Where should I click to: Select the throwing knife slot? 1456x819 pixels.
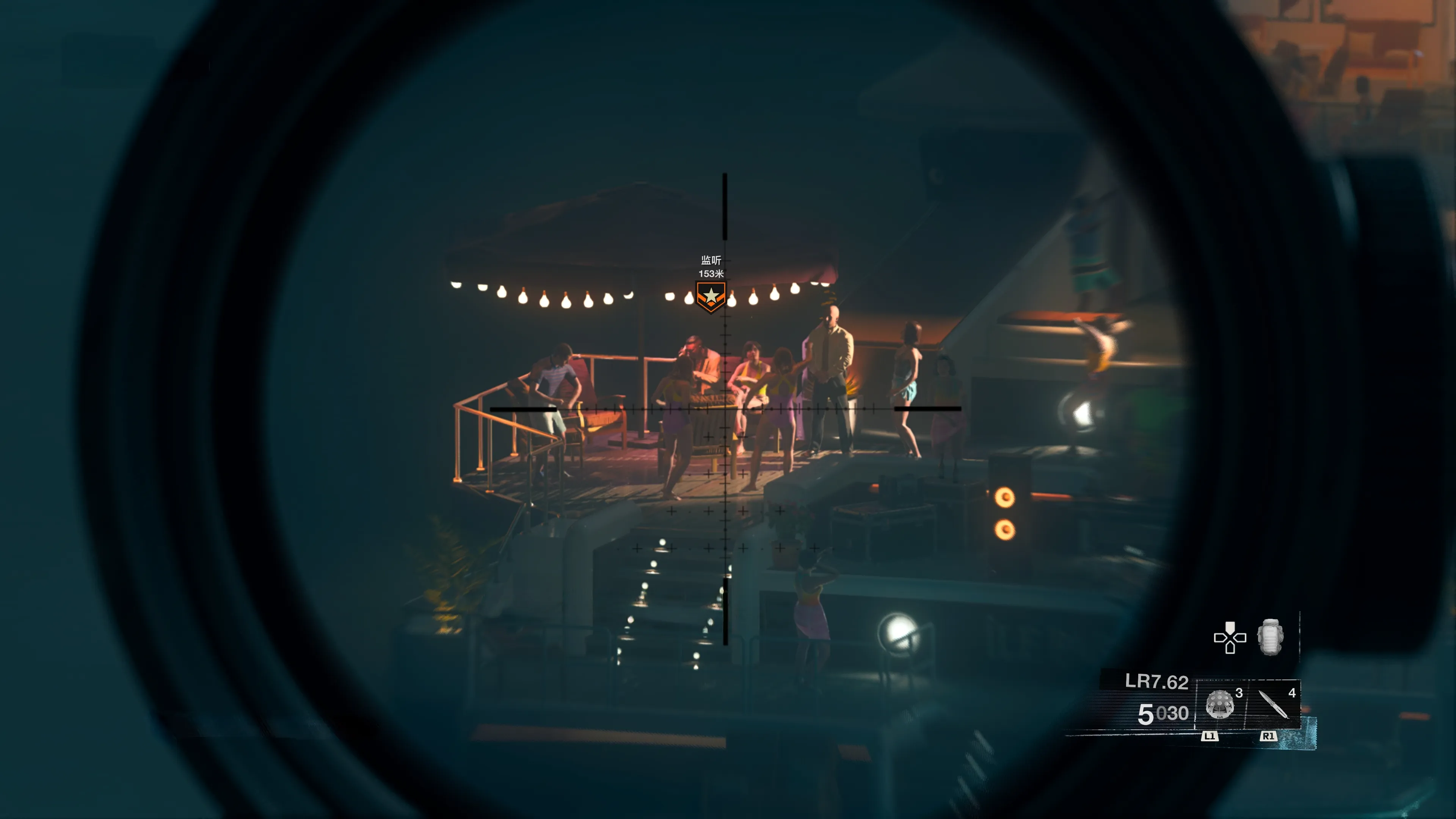pyautogui.click(x=1272, y=704)
